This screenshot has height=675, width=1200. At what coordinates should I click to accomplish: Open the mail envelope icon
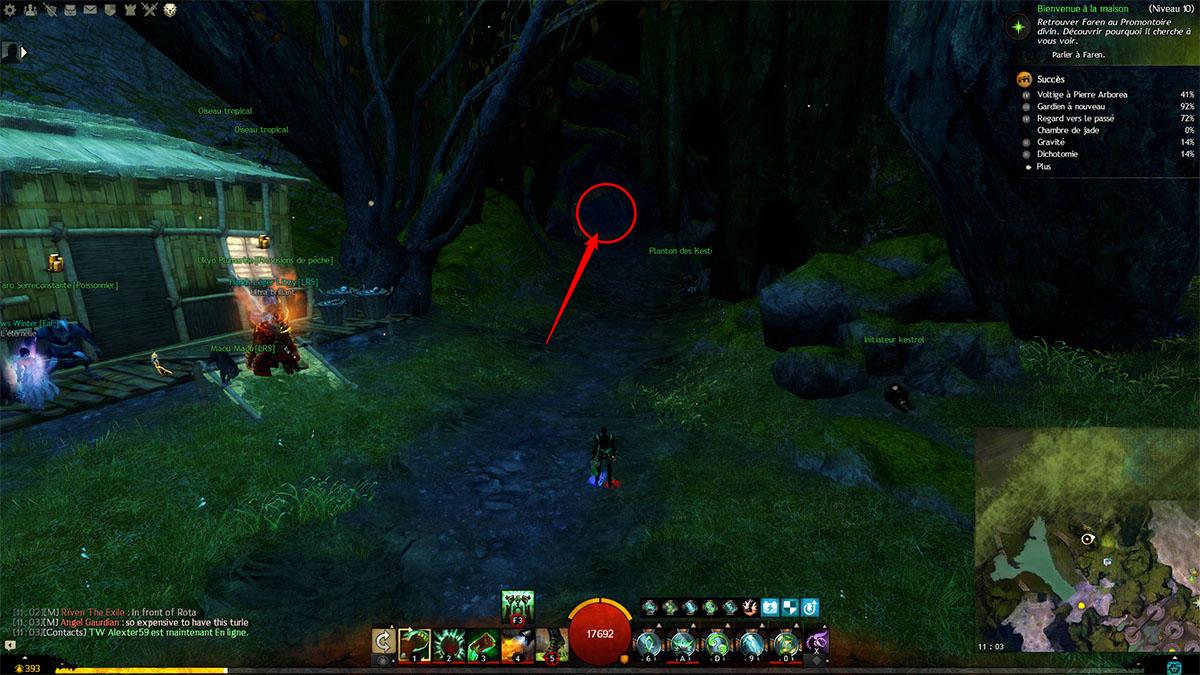90,10
